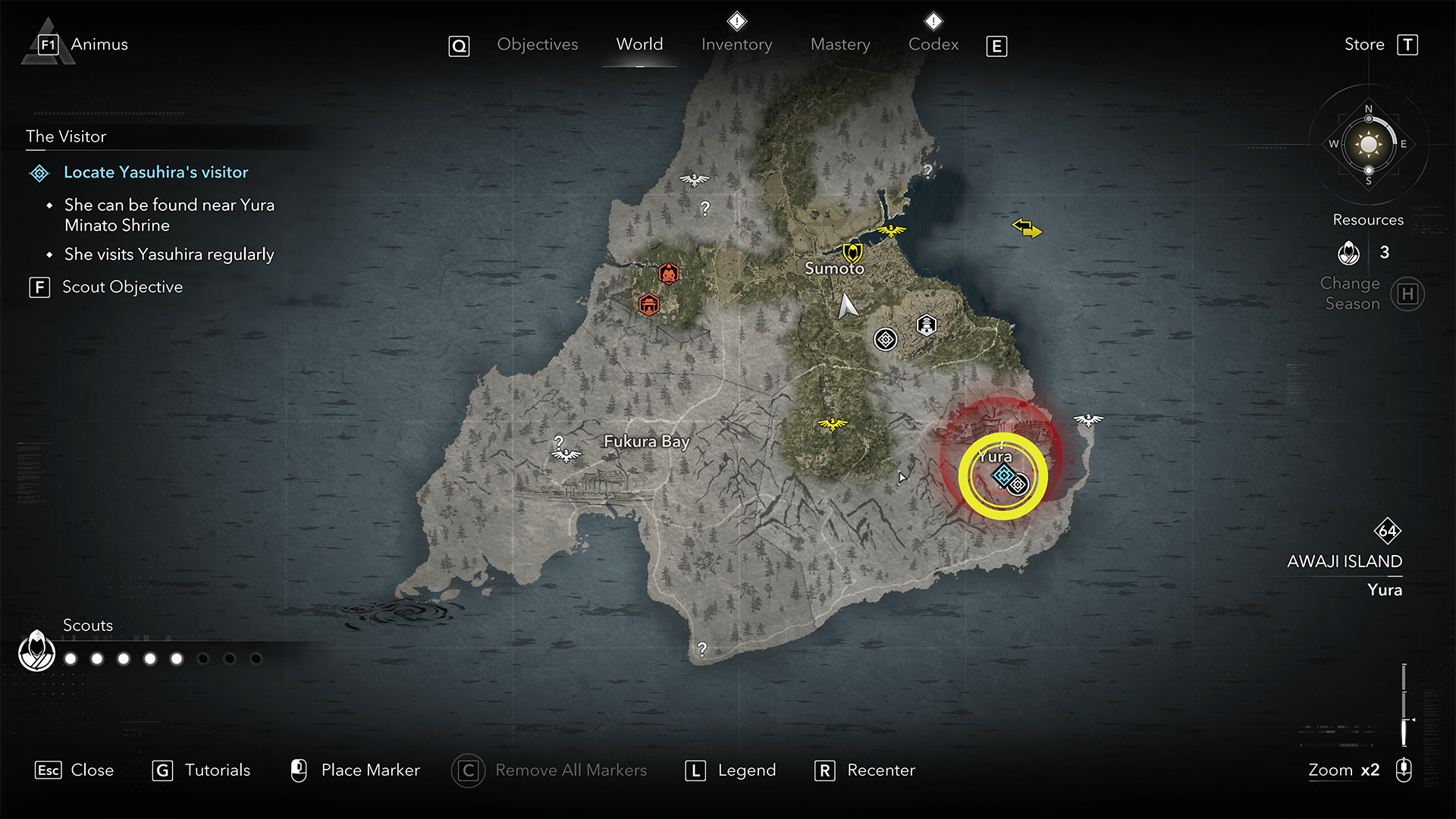Open the Codex tab
This screenshot has height=819, width=1456.
[933, 45]
